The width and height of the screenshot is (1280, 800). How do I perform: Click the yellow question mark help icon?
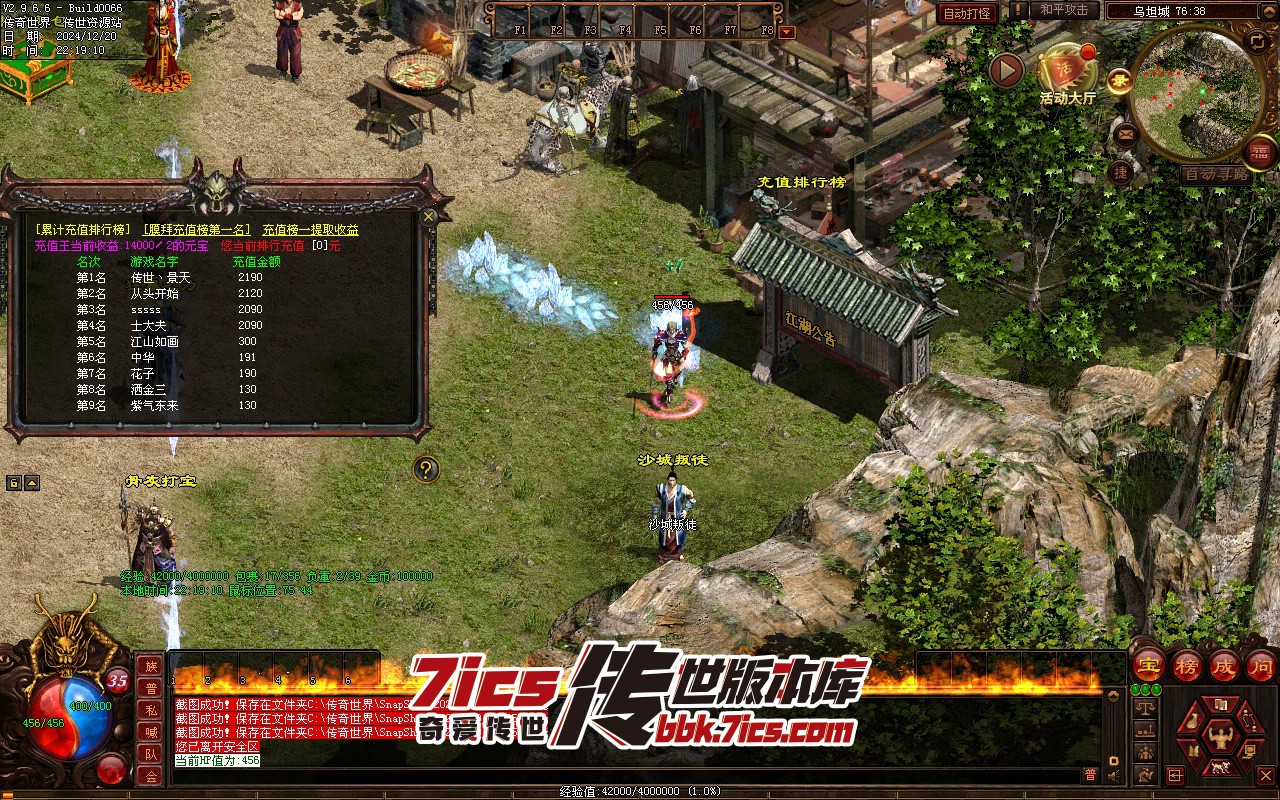point(426,469)
